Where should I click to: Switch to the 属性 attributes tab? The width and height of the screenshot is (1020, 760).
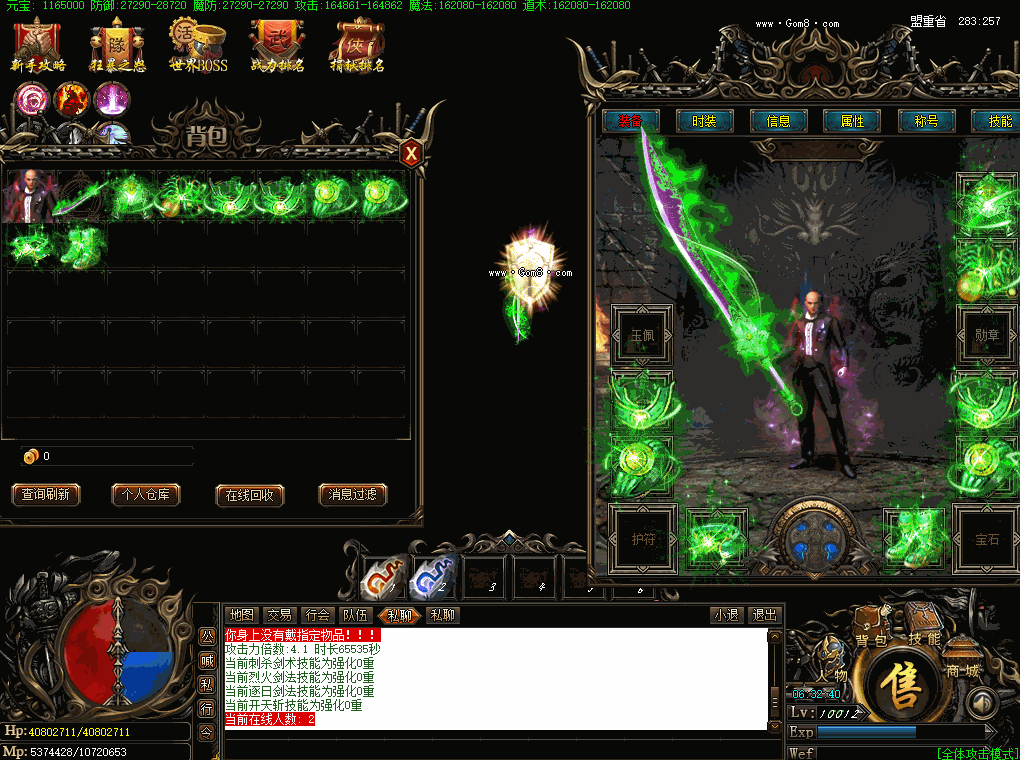pos(852,121)
